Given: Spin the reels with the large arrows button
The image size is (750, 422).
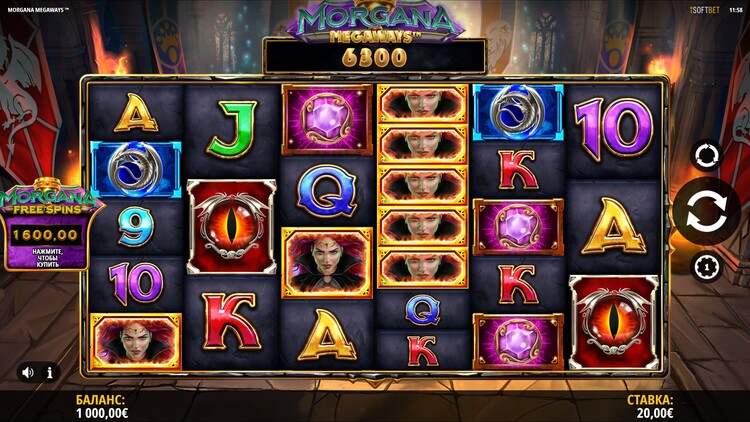Looking at the screenshot, I should pos(707,212).
